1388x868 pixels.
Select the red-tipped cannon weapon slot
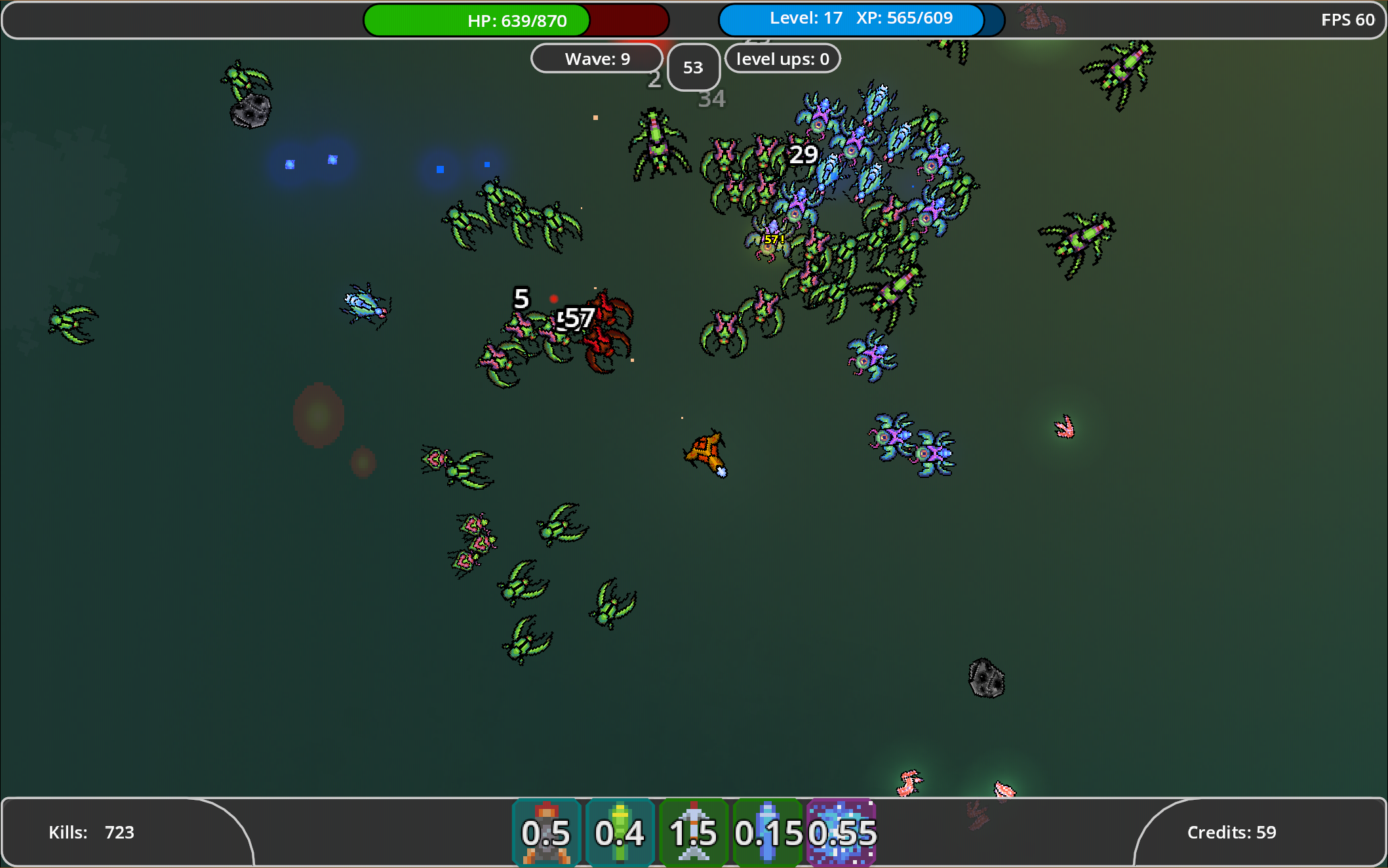tap(546, 833)
